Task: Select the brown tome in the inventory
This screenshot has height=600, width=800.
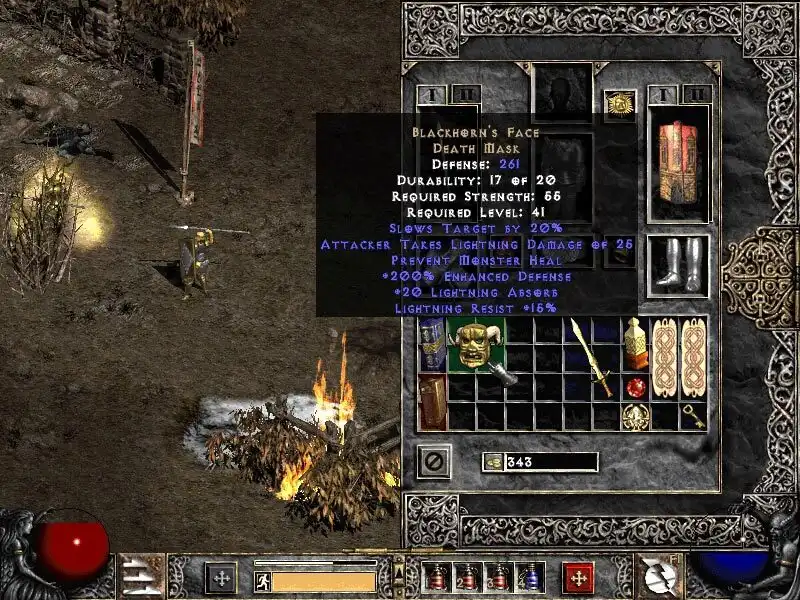Action: coord(433,402)
